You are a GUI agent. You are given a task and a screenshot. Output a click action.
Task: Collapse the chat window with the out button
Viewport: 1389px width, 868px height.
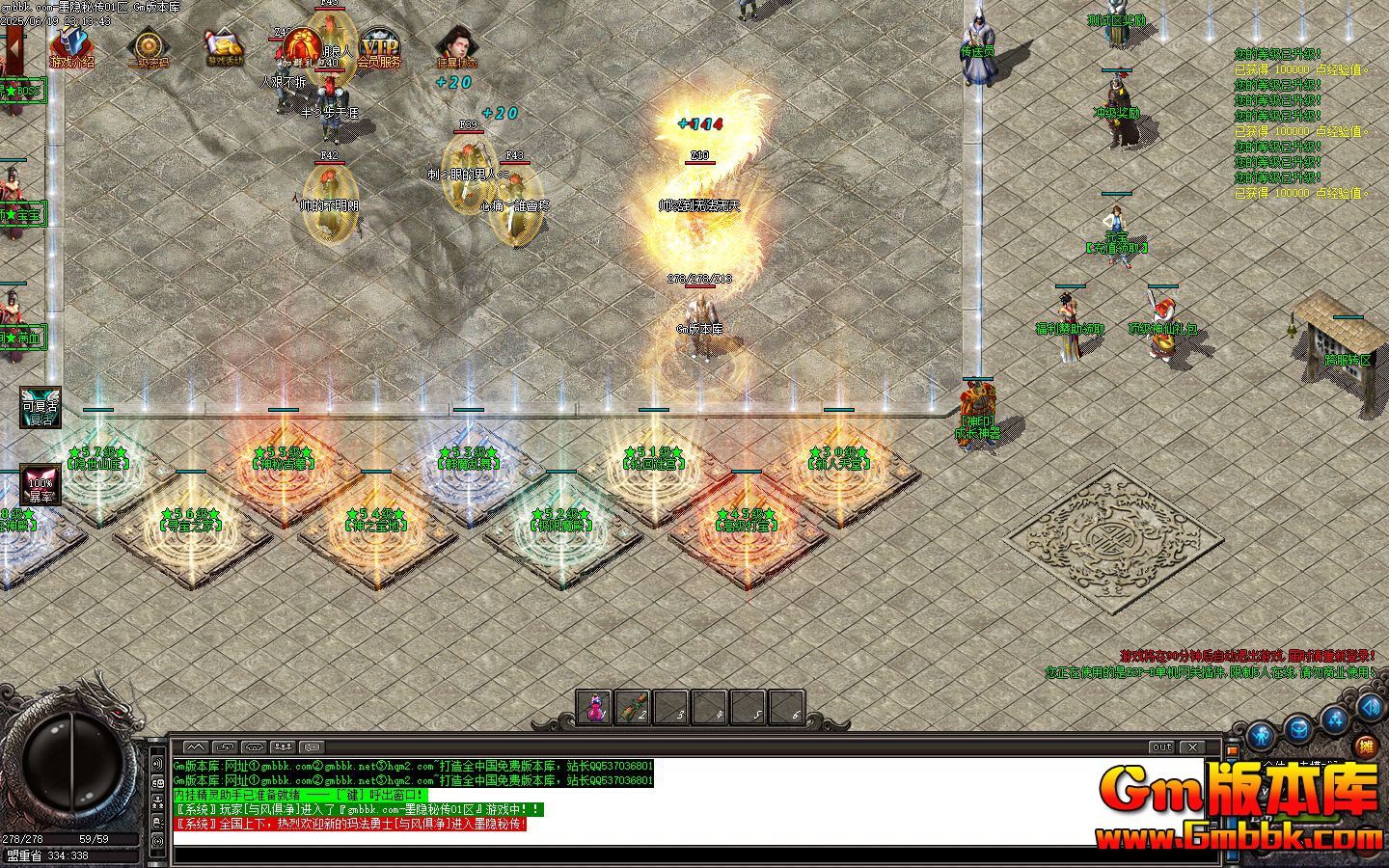(1162, 746)
